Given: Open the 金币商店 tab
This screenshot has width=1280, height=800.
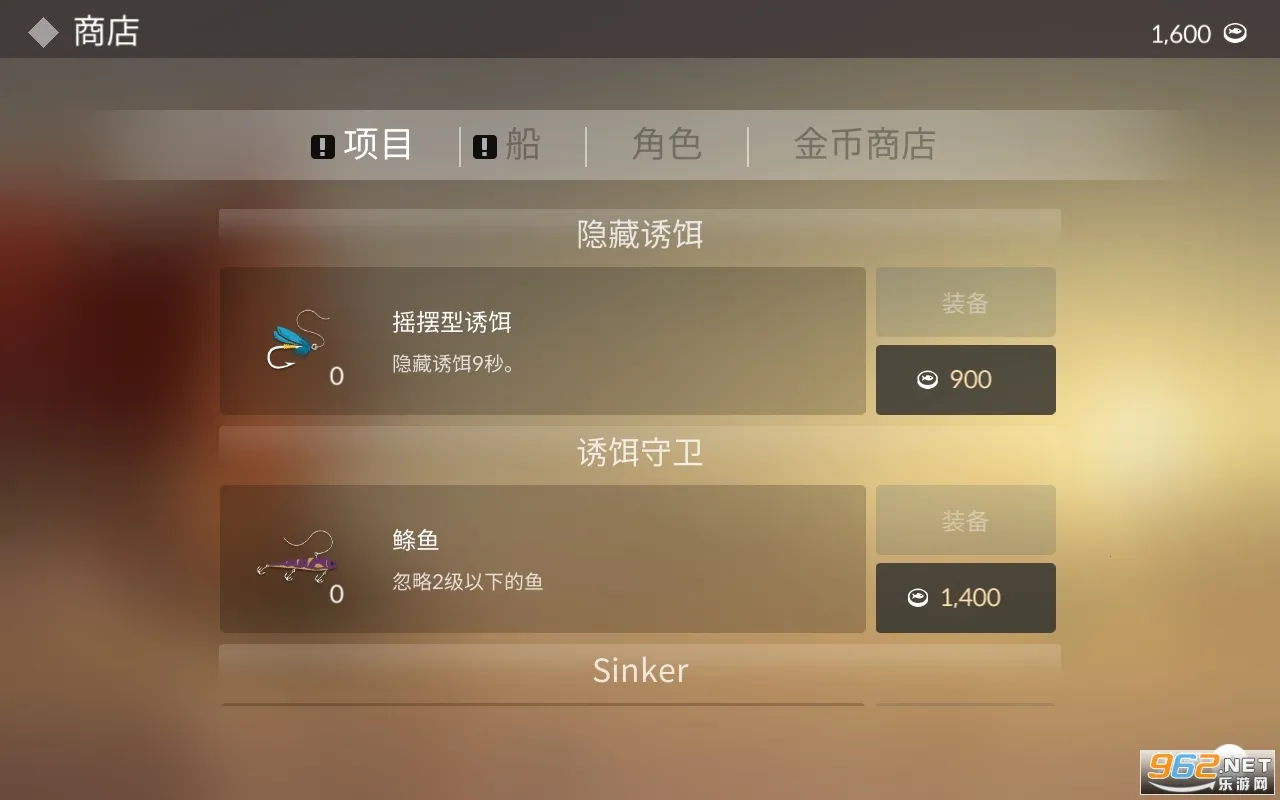Looking at the screenshot, I should click(x=864, y=145).
